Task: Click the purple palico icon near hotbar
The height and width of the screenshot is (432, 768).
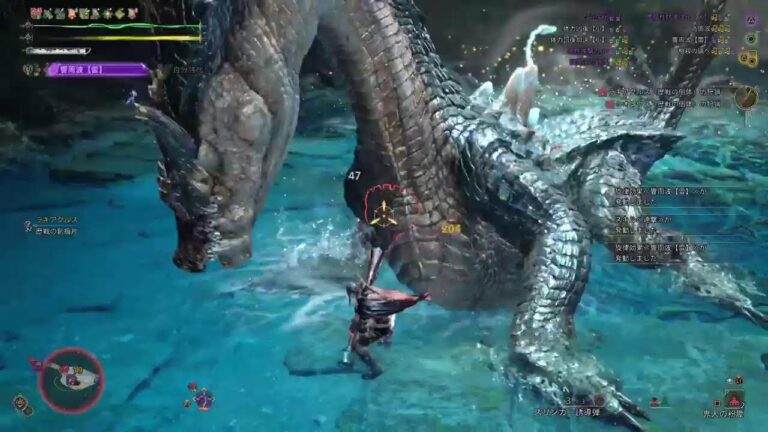Action: tap(204, 398)
